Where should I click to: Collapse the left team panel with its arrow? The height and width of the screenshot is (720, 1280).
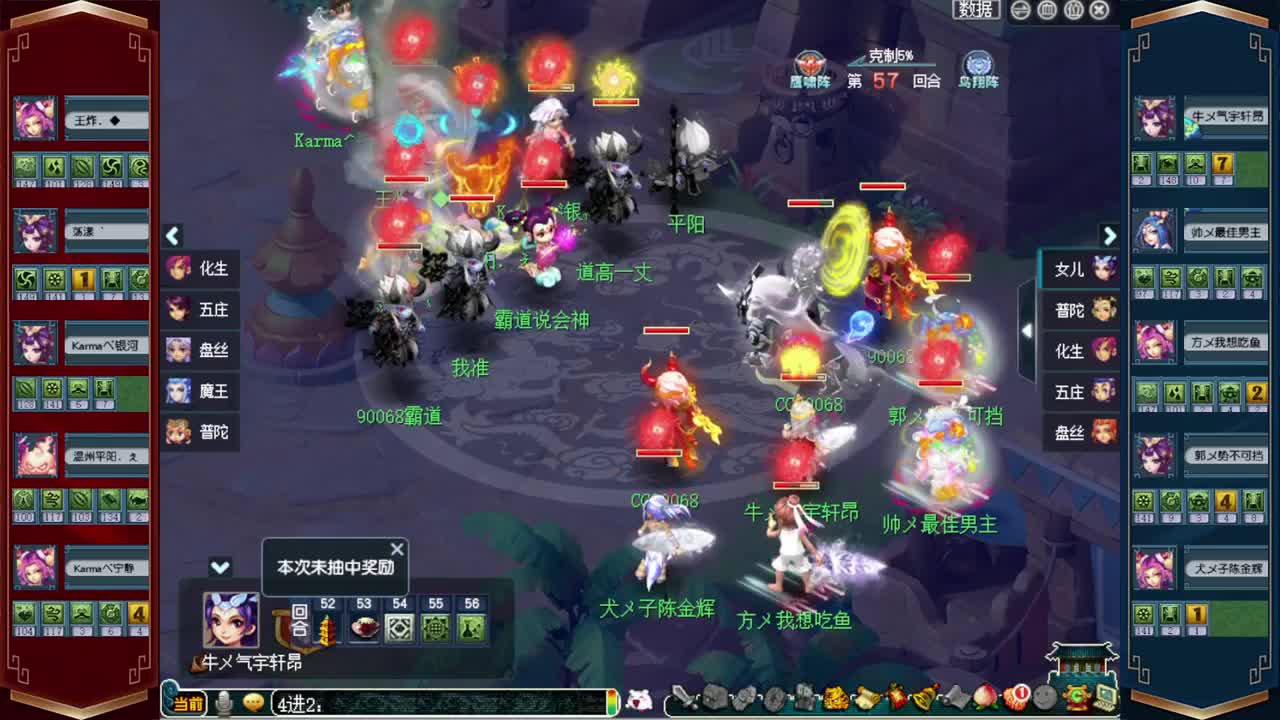pos(172,236)
